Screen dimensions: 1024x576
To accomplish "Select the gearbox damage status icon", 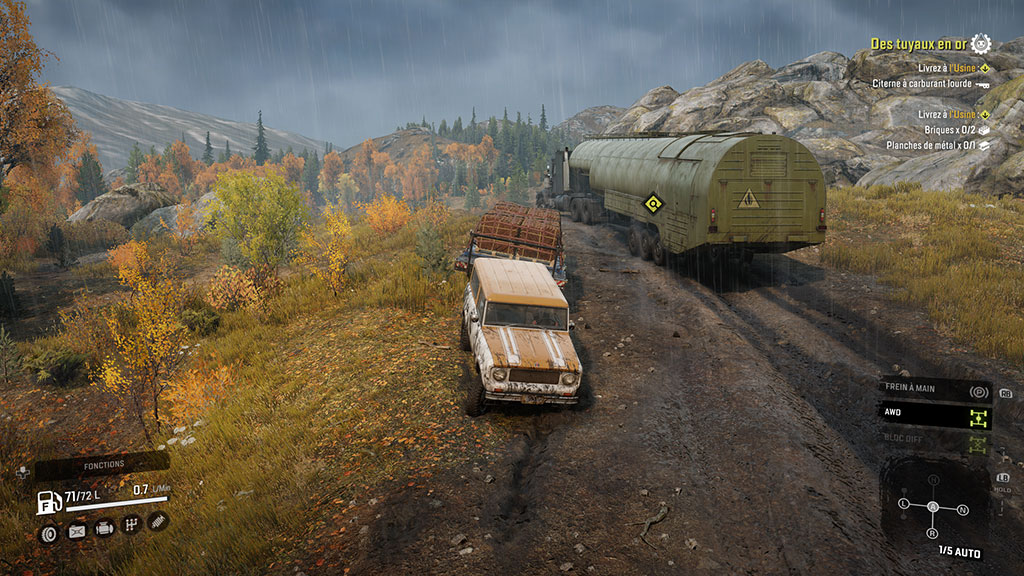I will pos(131,525).
